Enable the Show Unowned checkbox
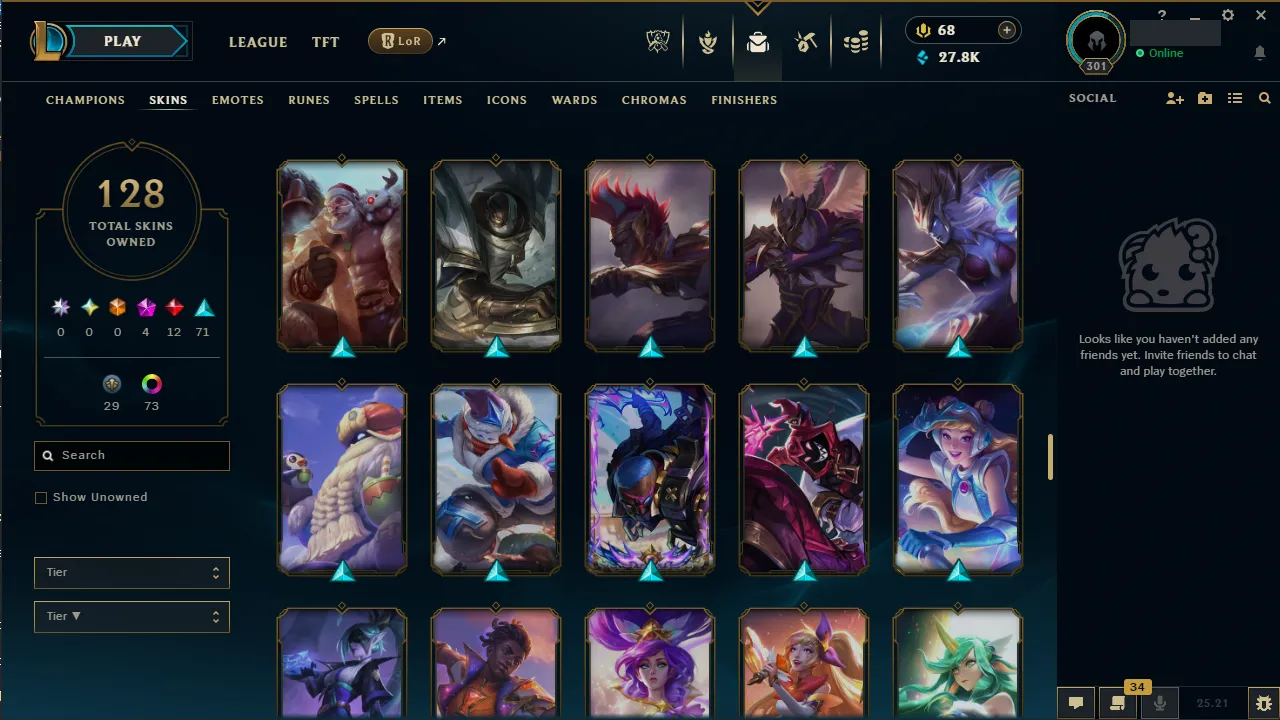Viewport: 1280px width, 720px height. click(x=41, y=497)
